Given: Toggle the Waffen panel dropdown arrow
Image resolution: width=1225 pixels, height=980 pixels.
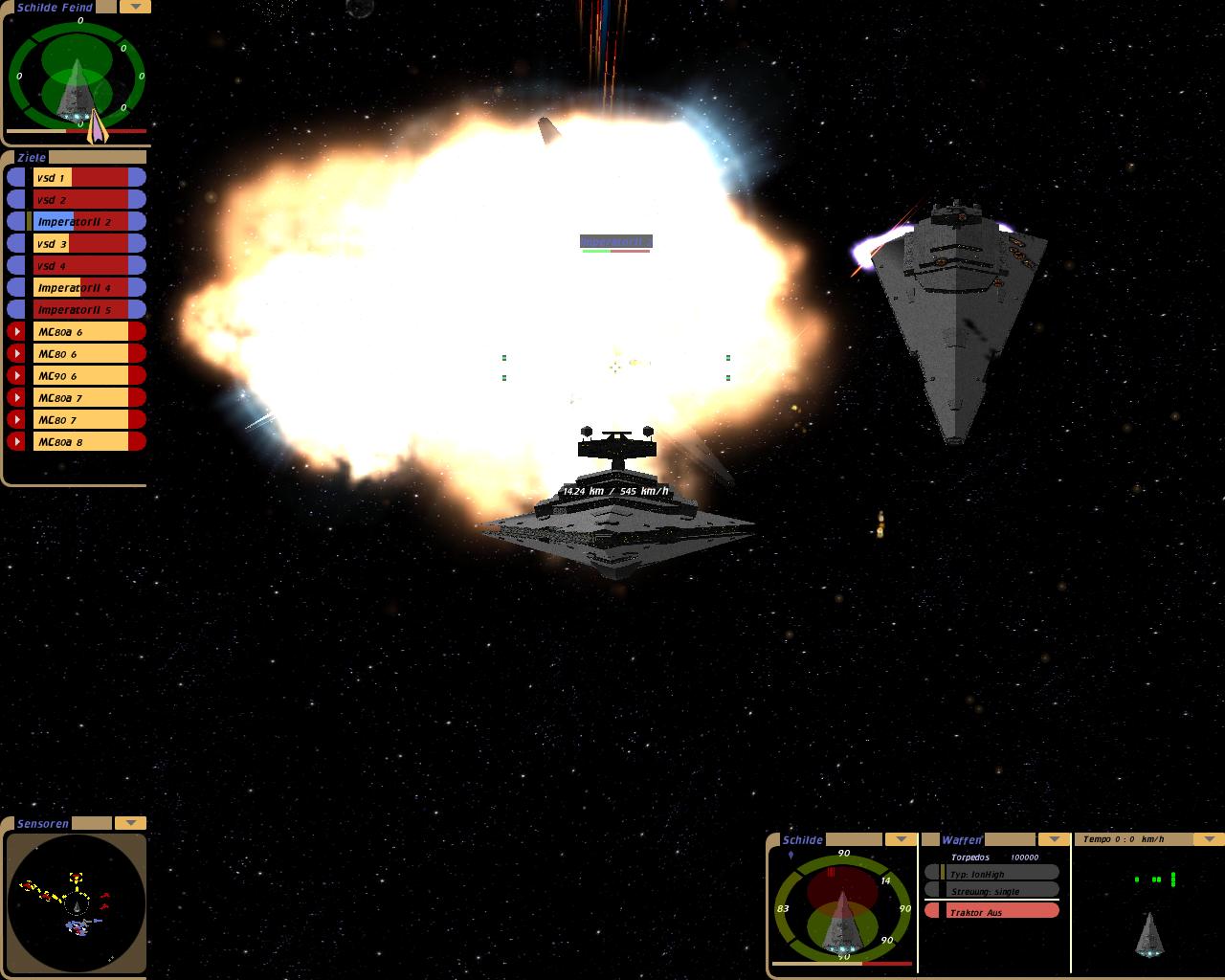Looking at the screenshot, I should click(1054, 839).
